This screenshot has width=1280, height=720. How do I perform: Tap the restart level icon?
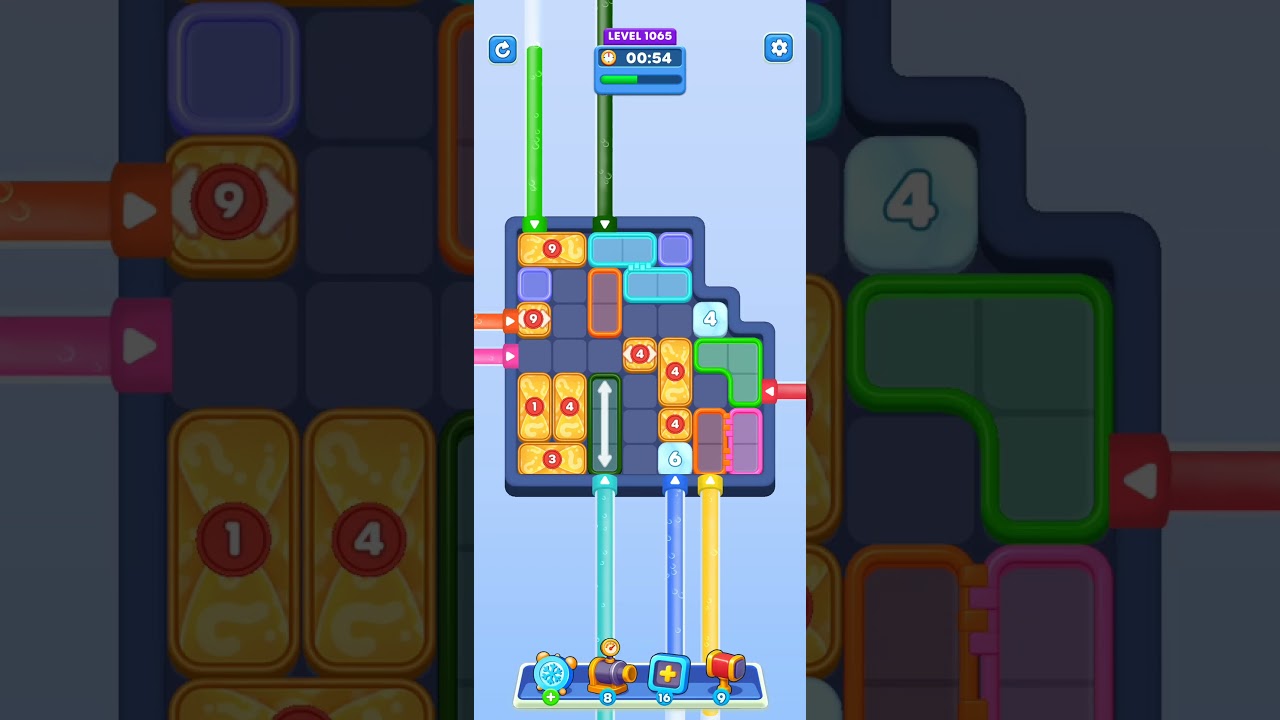point(503,49)
